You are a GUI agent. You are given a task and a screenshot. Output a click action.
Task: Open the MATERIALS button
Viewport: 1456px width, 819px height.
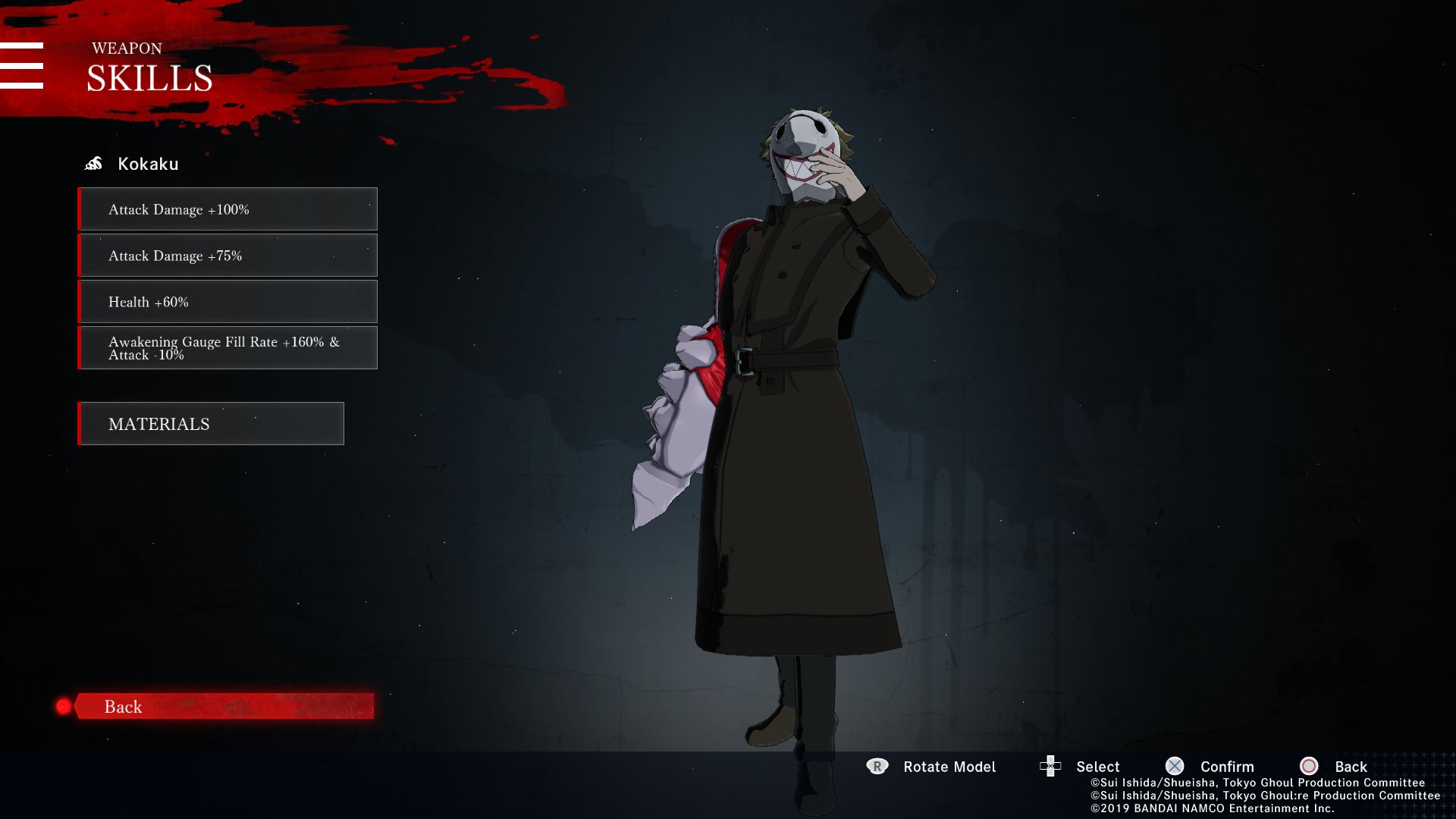pyautogui.click(x=211, y=424)
